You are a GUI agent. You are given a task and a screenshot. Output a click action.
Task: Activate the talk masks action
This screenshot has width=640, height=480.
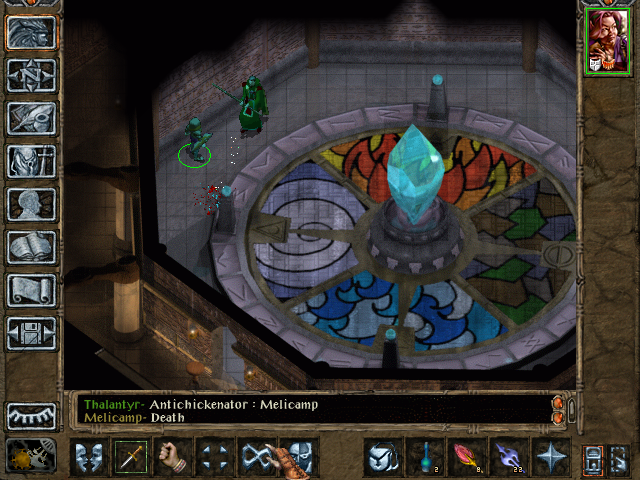pyautogui.click(x=87, y=457)
